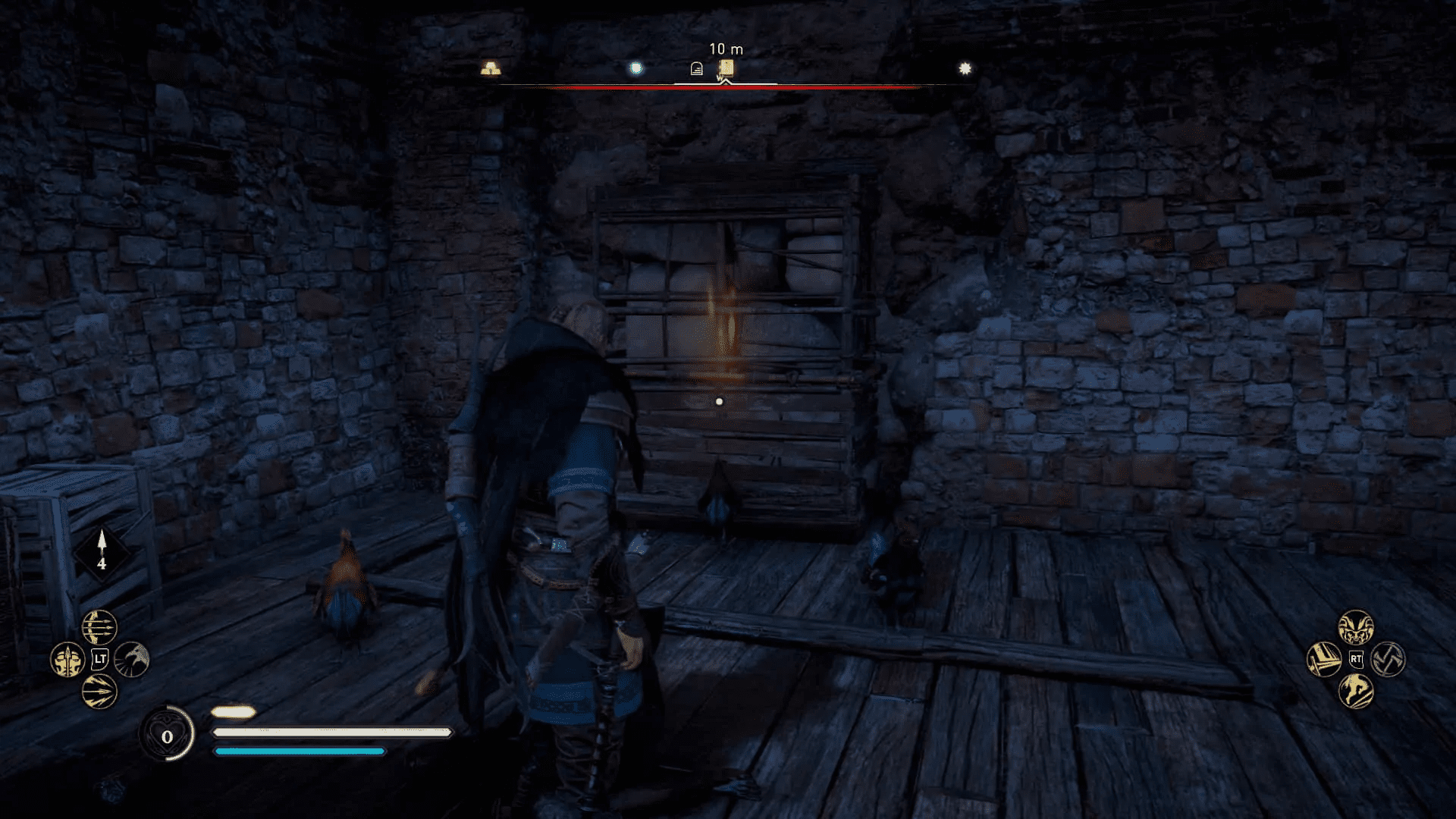Select the doorway marker on the compass
Image resolution: width=1456 pixels, height=819 pixels.
click(x=698, y=68)
